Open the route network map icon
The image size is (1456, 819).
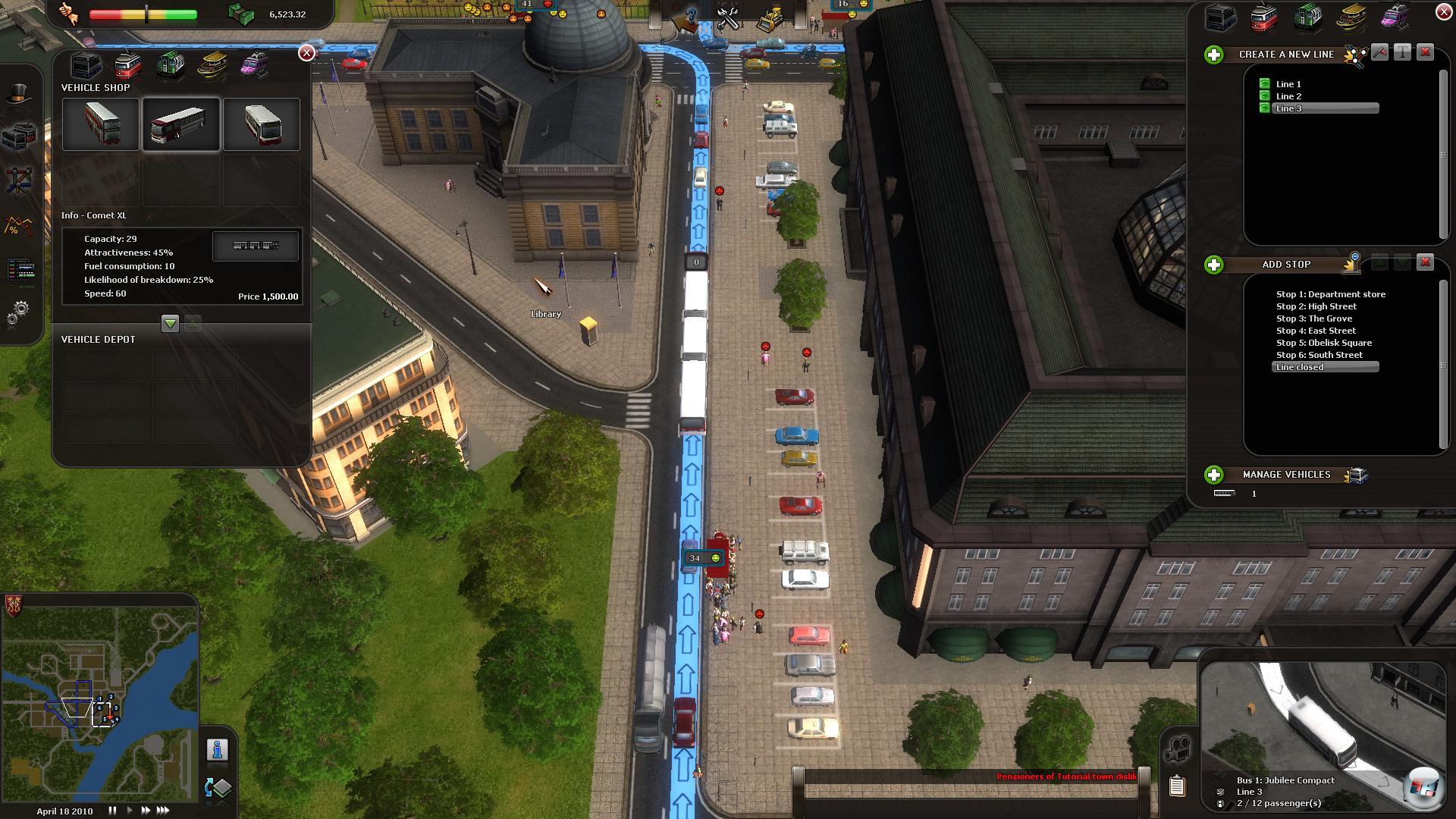[19, 180]
